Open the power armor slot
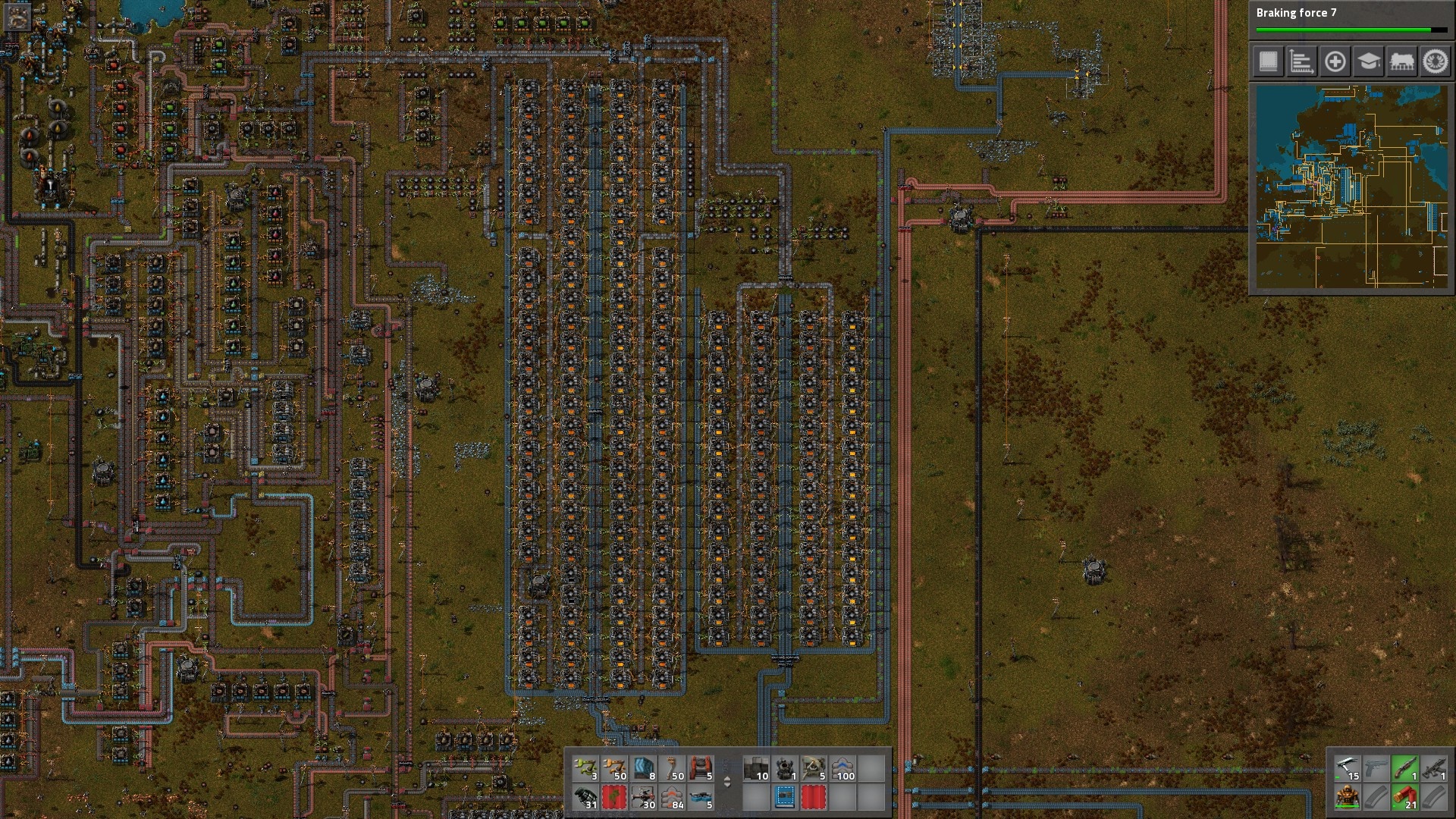This screenshot has width=1456, height=819. click(x=1347, y=797)
